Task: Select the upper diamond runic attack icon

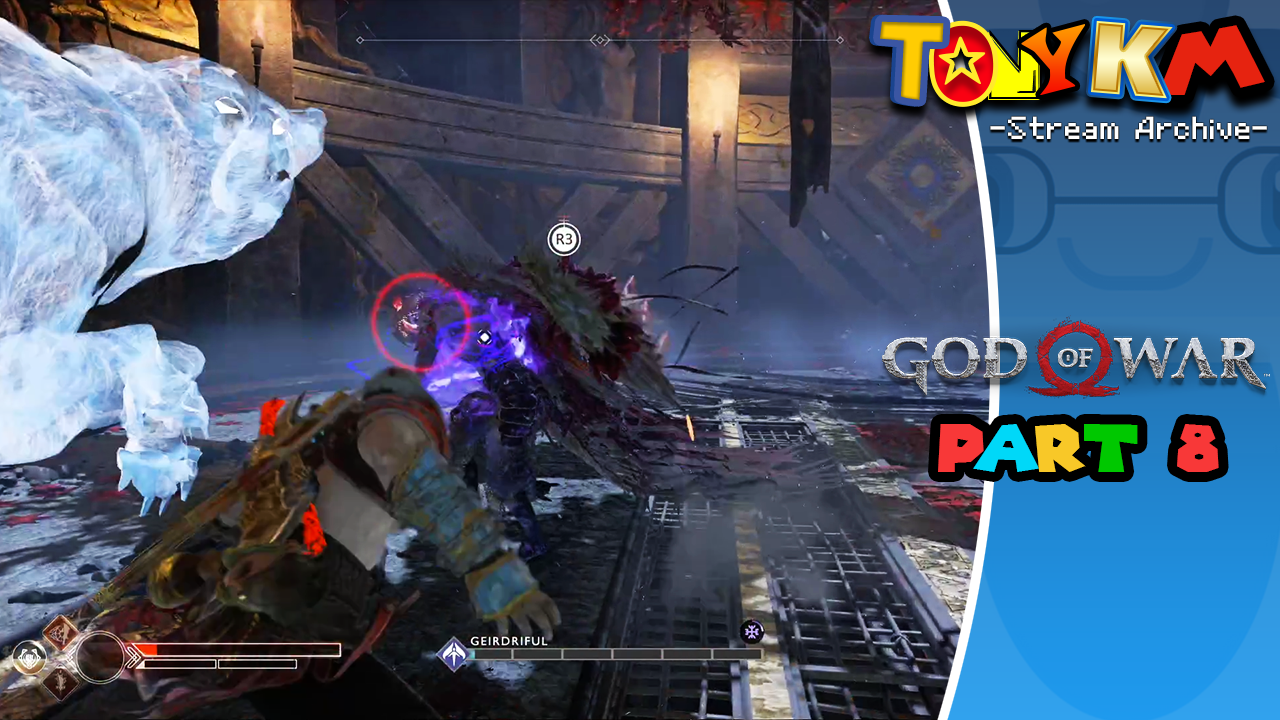Action: [61, 632]
